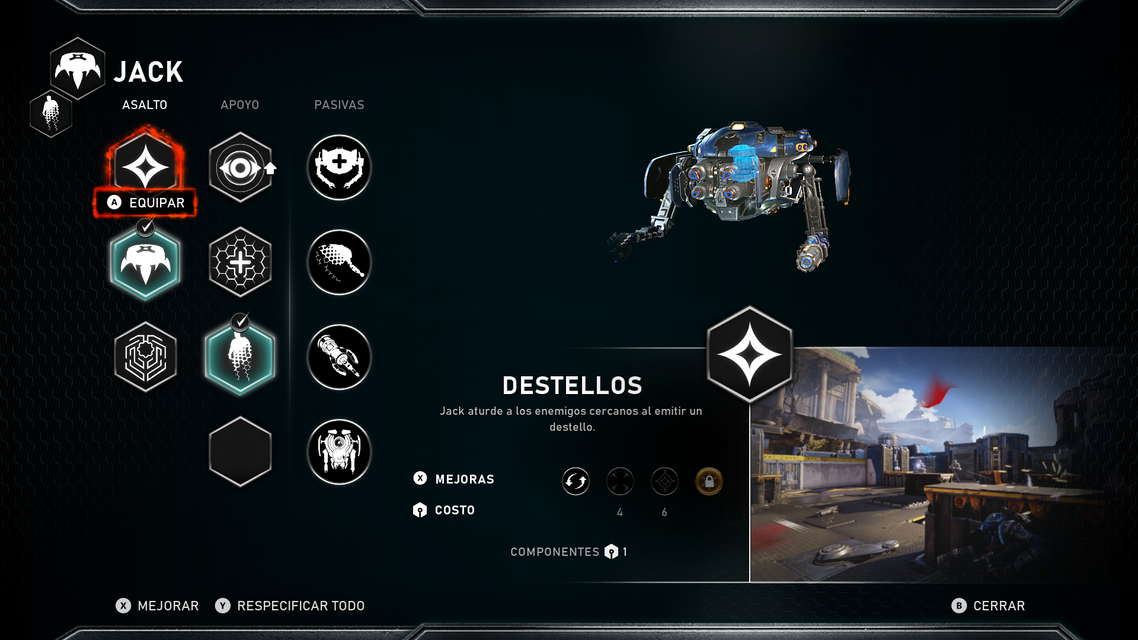
Task: Equip the ability with the EQUIPAR button
Action: pos(146,203)
